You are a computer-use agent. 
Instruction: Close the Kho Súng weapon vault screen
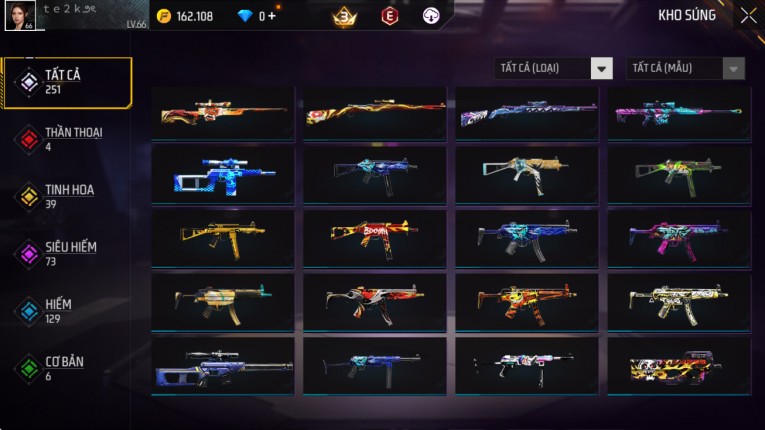(748, 16)
